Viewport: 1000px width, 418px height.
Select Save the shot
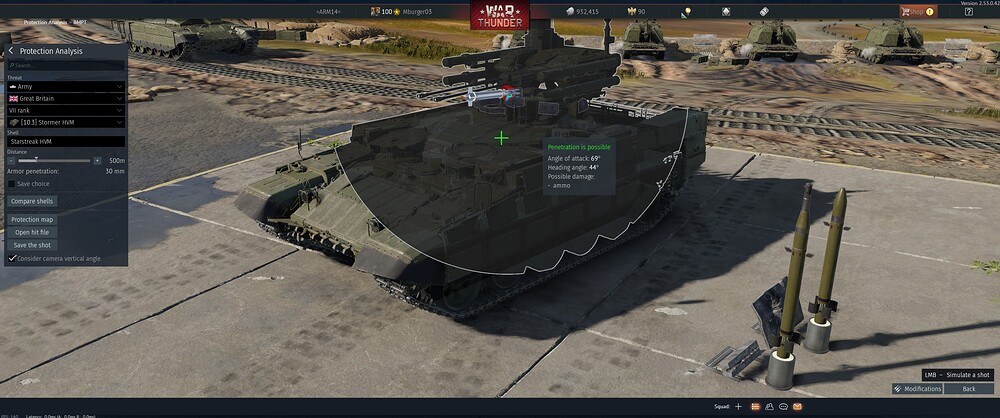click(32, 245)
